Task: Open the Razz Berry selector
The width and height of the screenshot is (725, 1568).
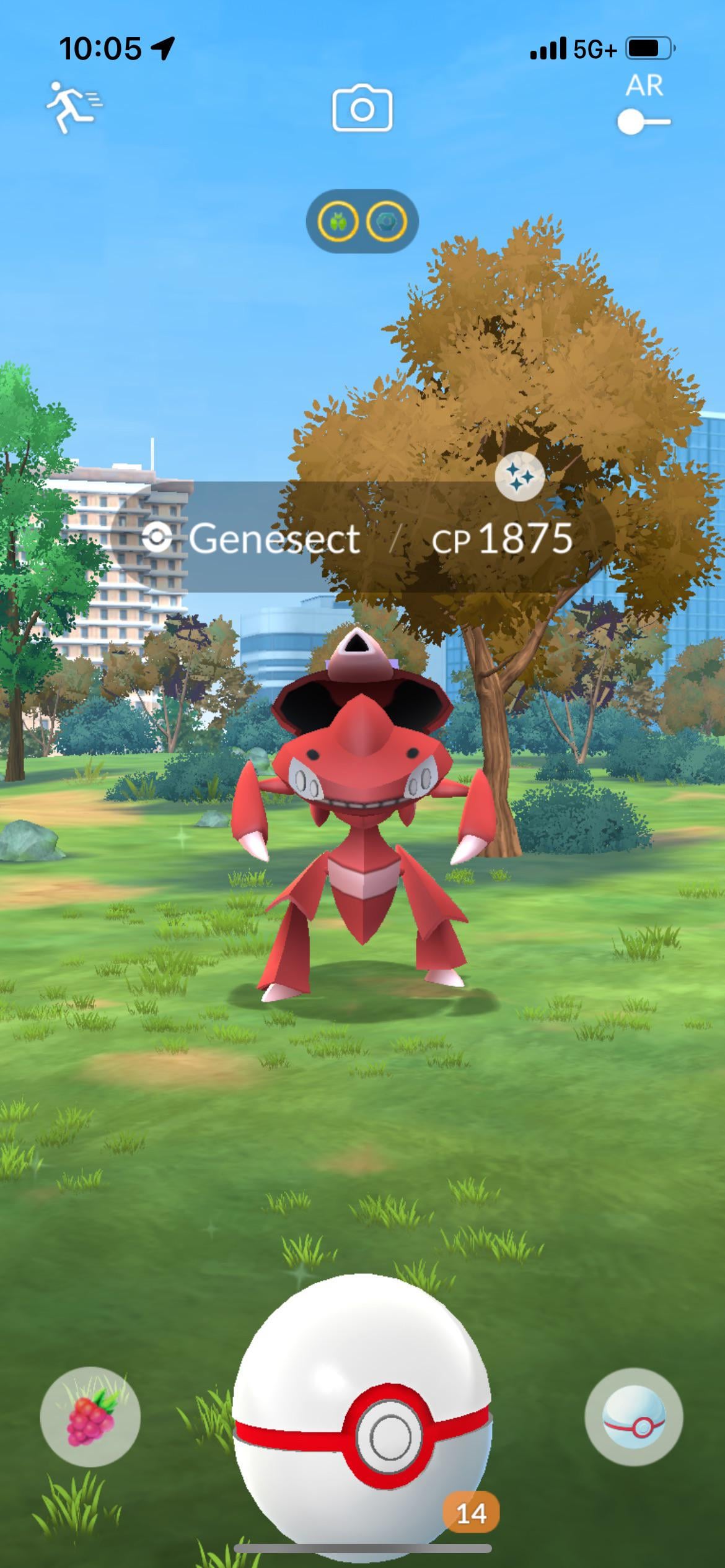Action: click(90, 1416)
